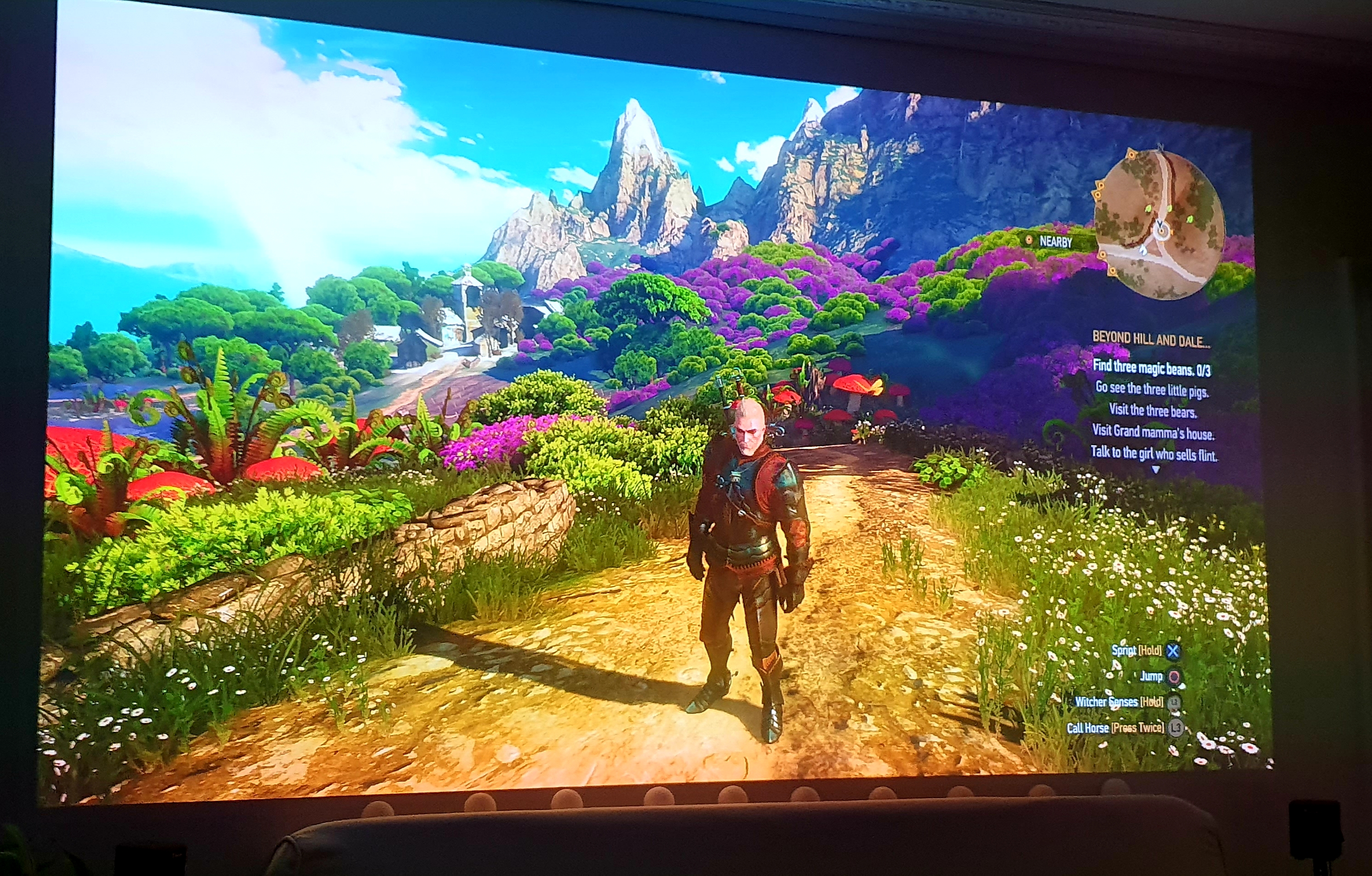1372x876 pixels.
Task: Open the Beyond Hill and Dale quest title
Action: (1150, 340)
